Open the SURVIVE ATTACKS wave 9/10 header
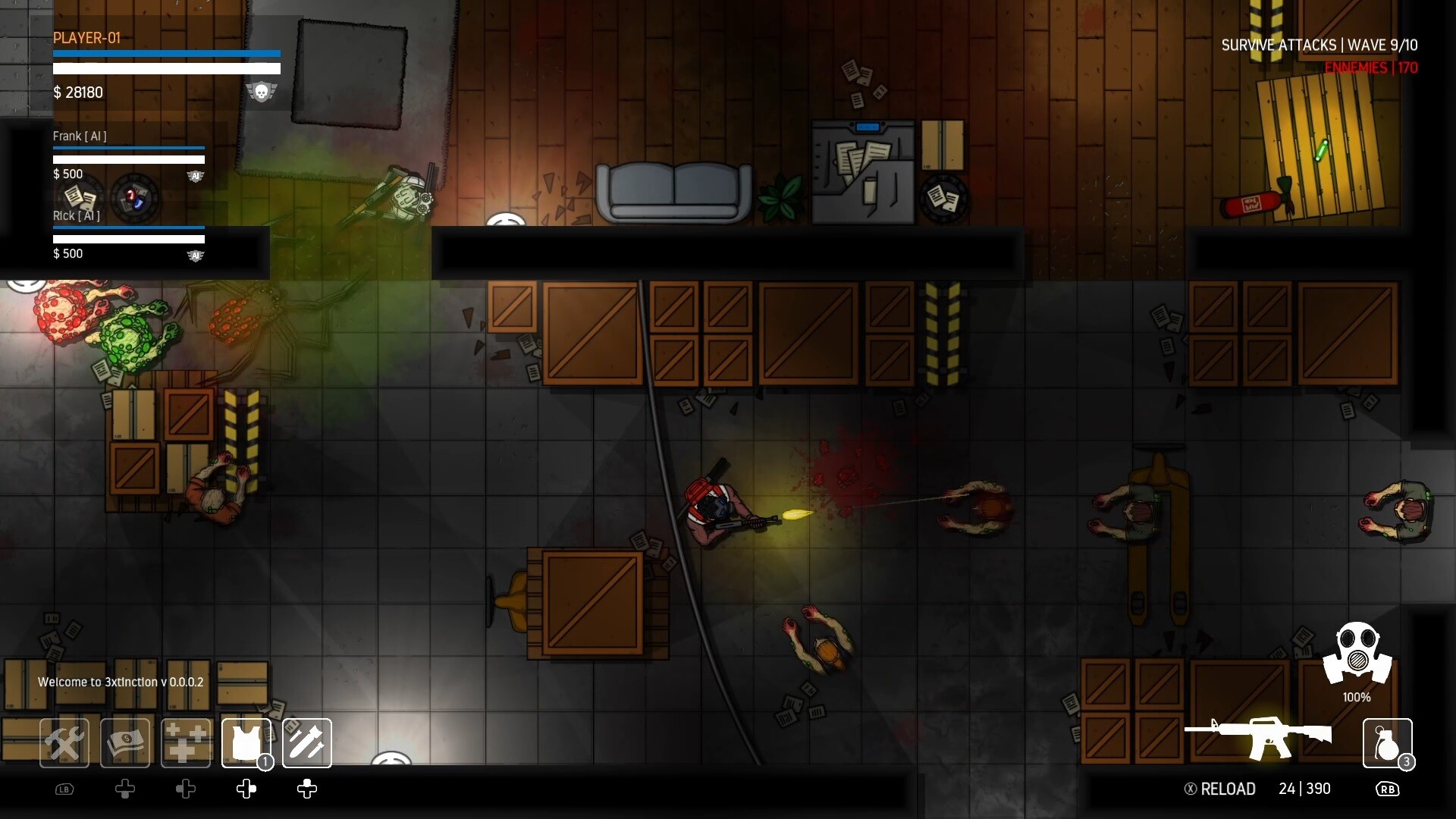The width and height of the screenshot is (1456, 819). (1319, 45)
